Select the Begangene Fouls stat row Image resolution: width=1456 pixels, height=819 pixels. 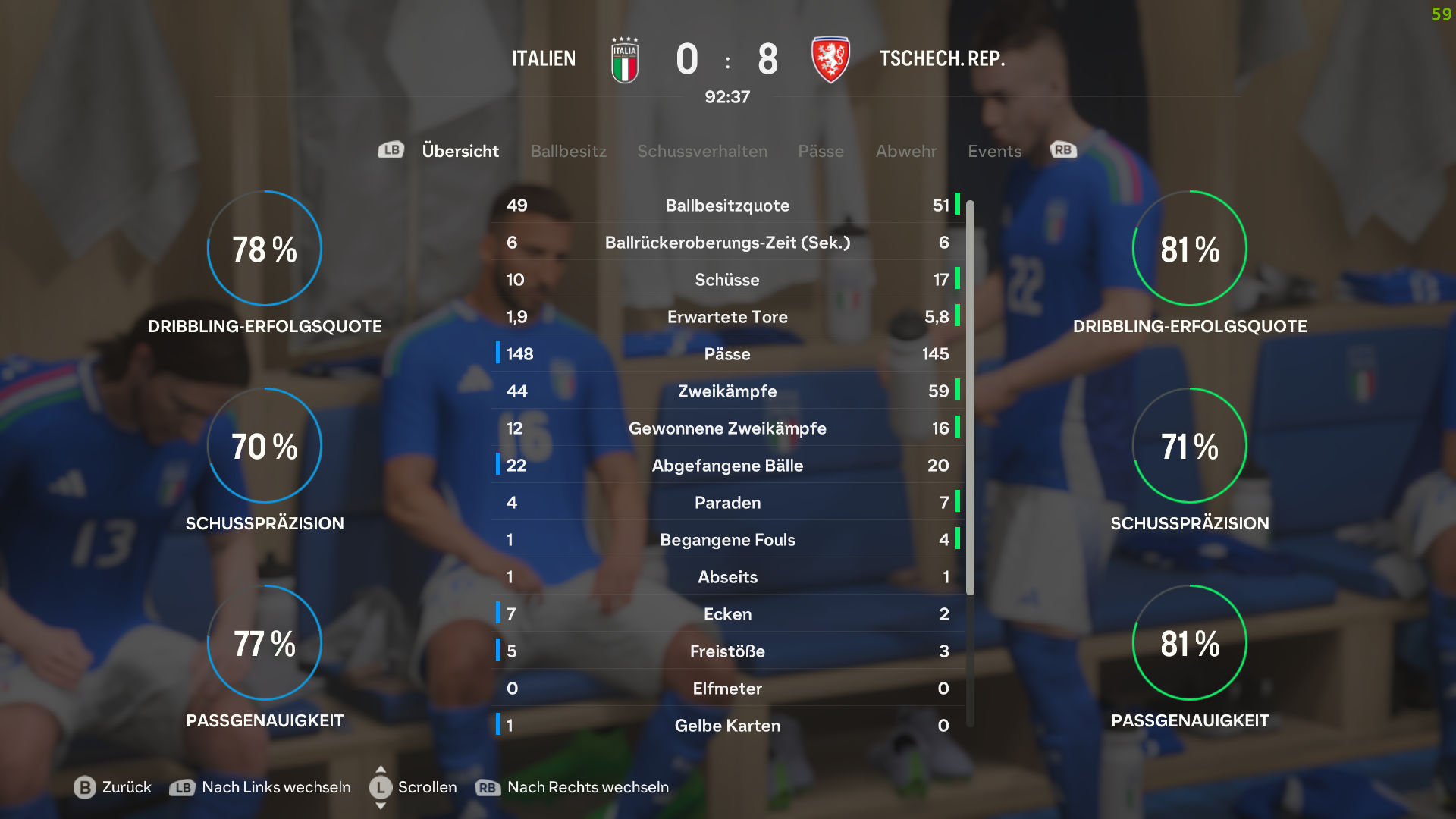coord(727,540)
